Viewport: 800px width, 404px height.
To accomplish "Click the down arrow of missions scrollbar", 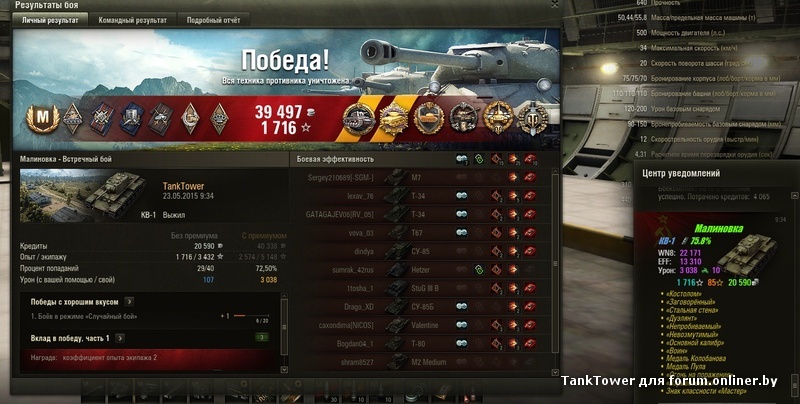I will tap(286, 367).
